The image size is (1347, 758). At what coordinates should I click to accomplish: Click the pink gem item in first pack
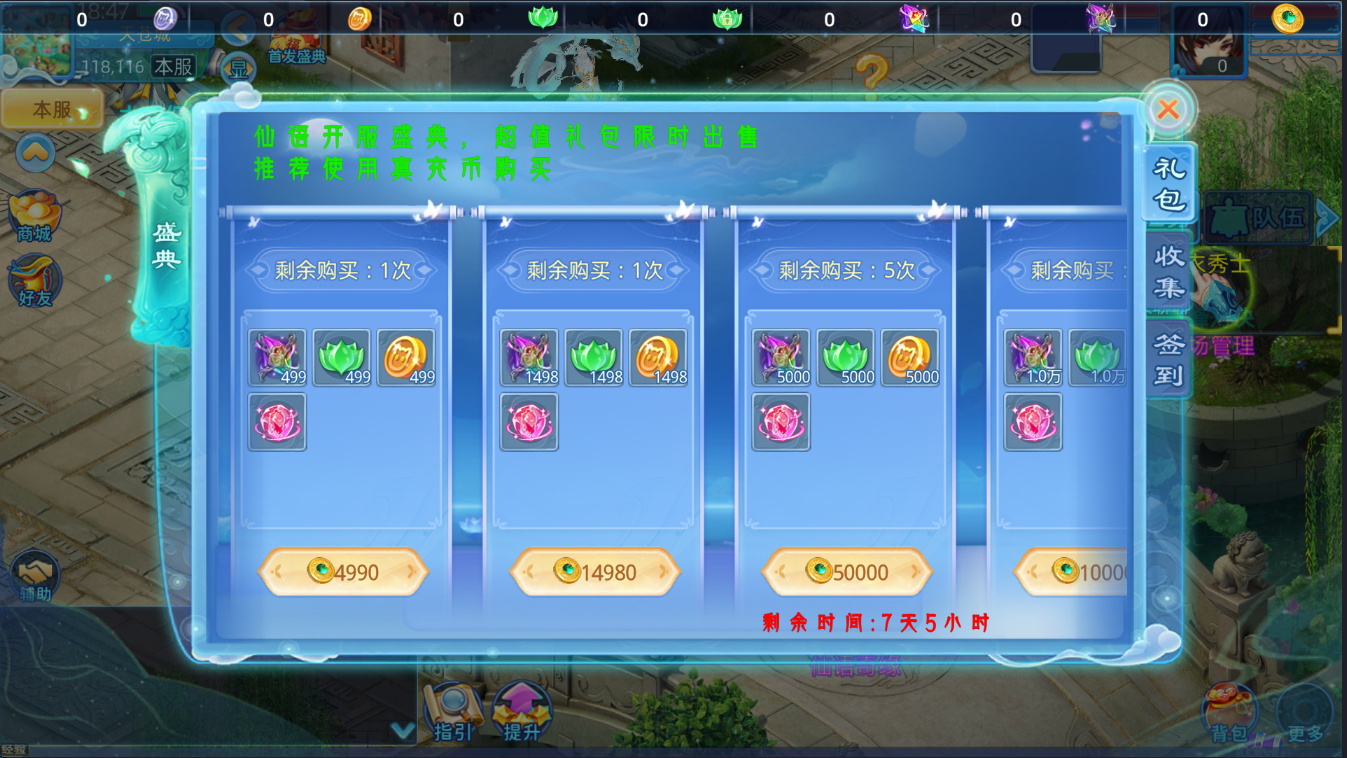tap(276, 420)
